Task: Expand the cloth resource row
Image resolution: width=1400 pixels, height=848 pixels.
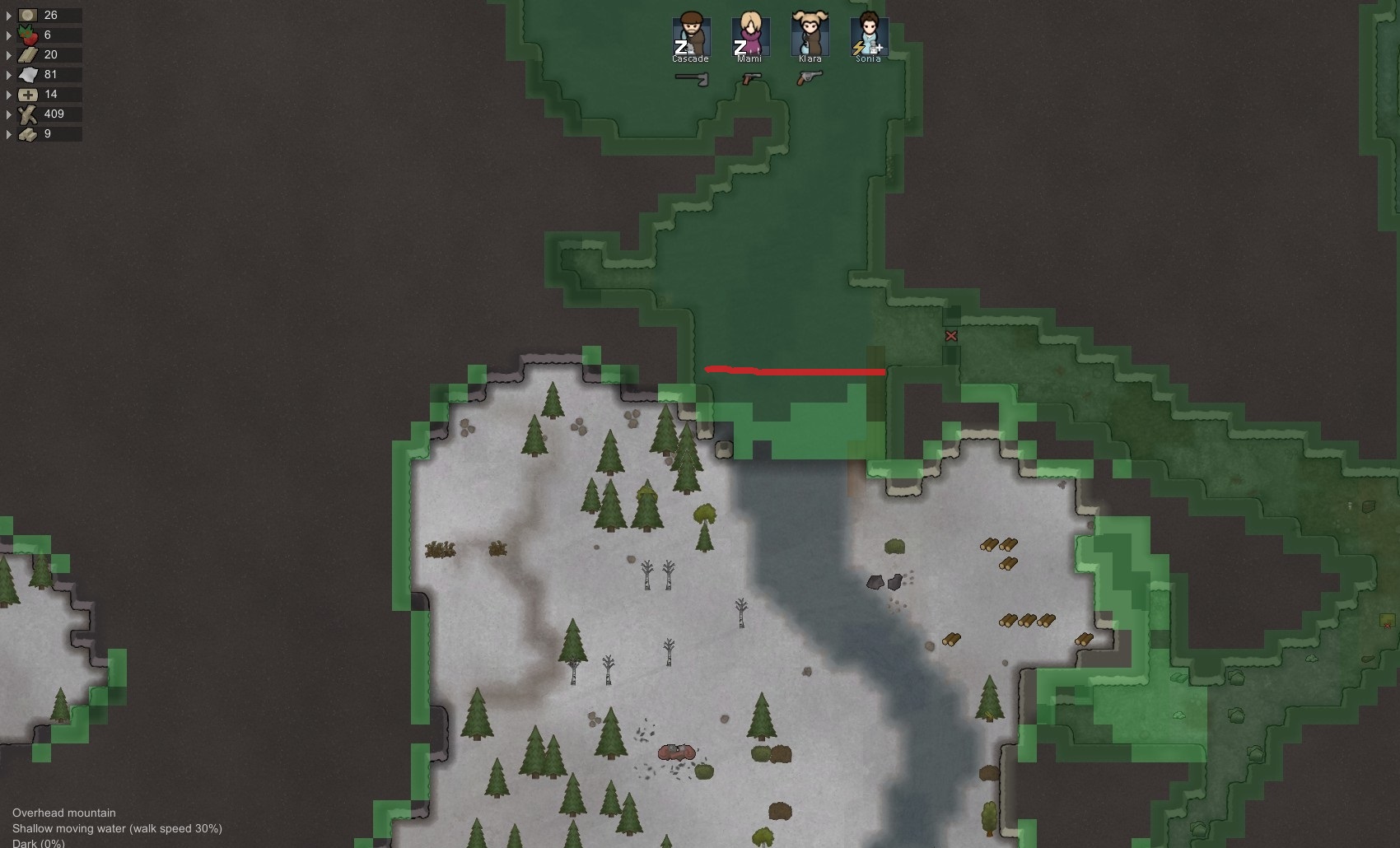Action: (8, 74)
